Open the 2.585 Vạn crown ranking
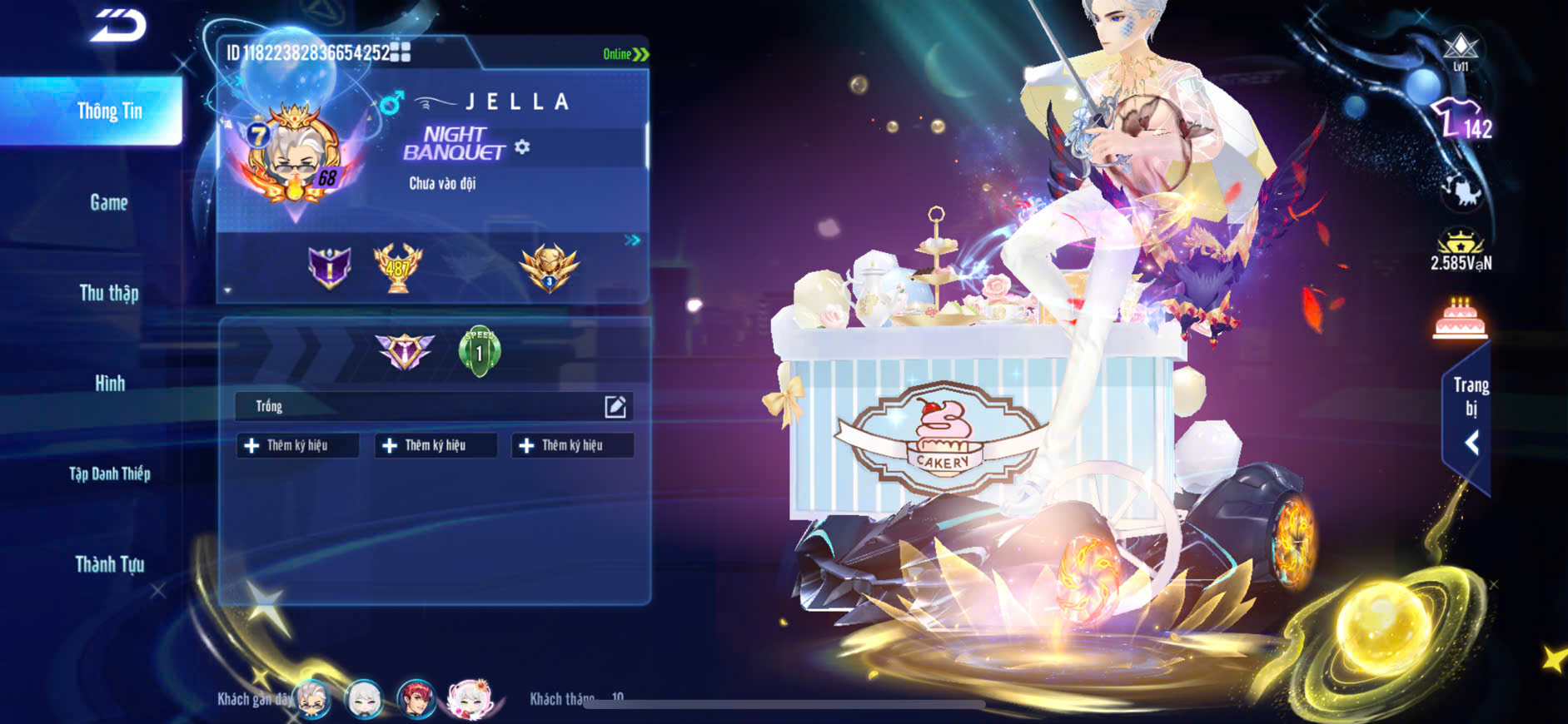 (1461, 250)
